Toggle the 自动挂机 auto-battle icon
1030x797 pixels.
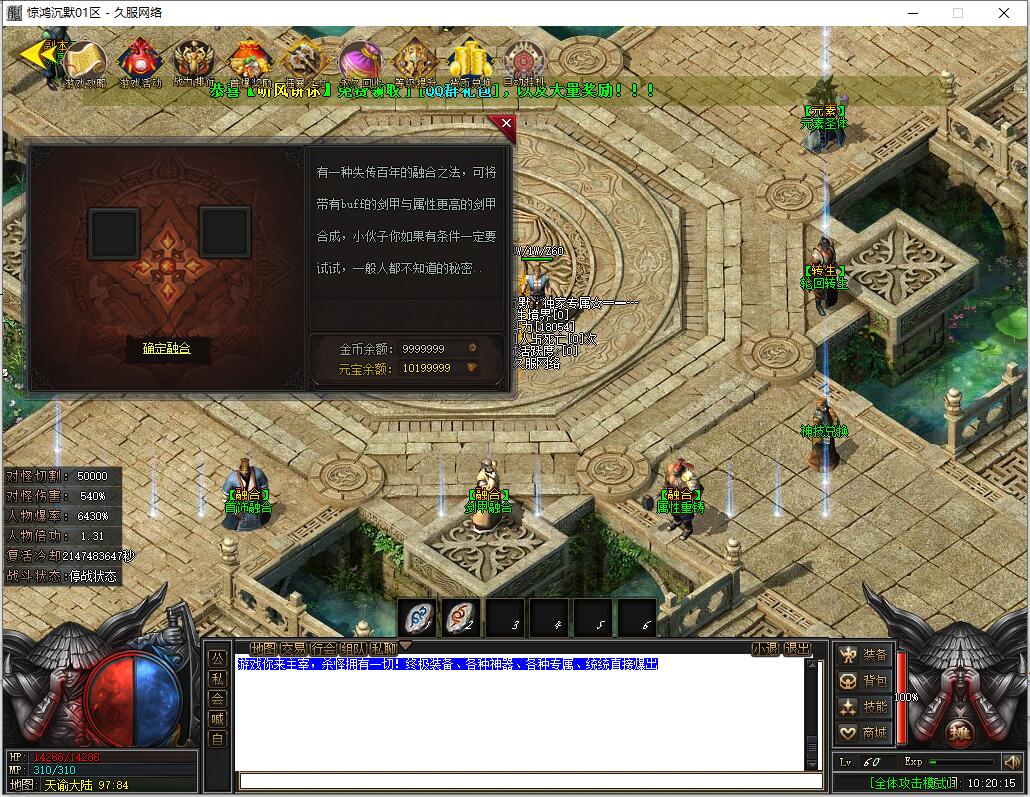tap(523, 61)
